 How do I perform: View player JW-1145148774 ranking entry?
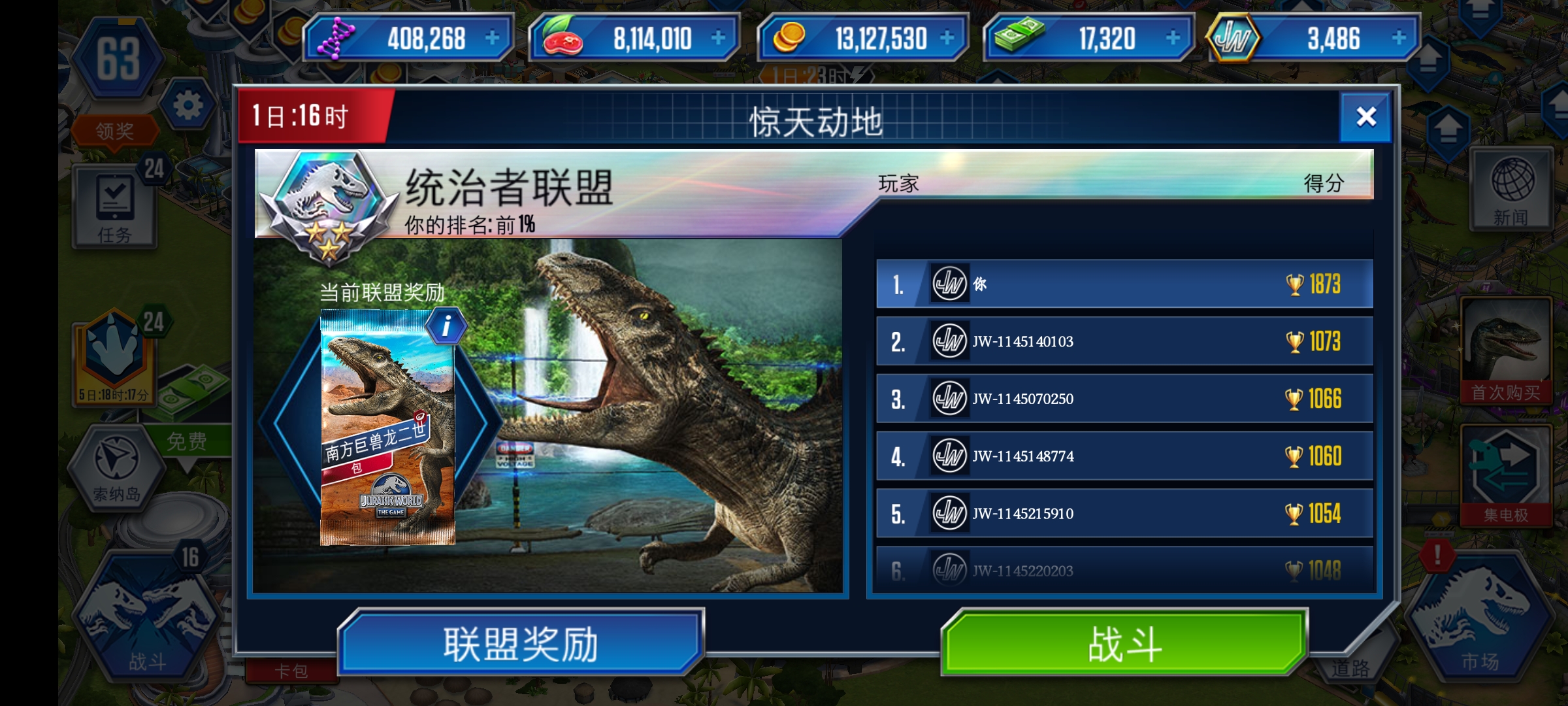[x=1124, y=456]
